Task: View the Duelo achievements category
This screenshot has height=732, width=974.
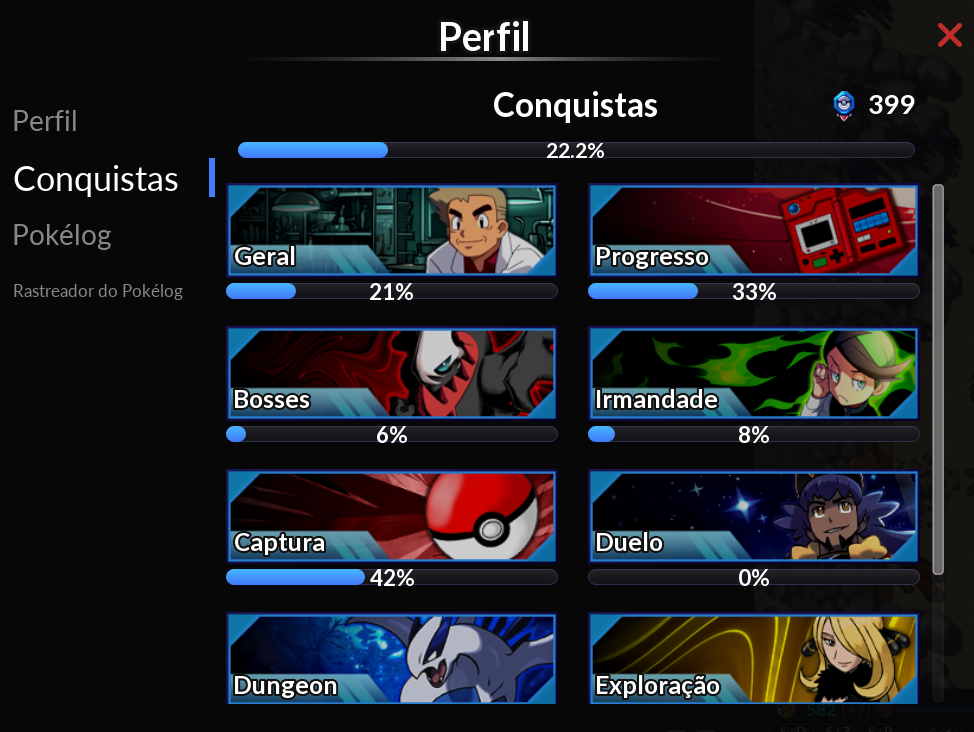Action: point(753,516)
